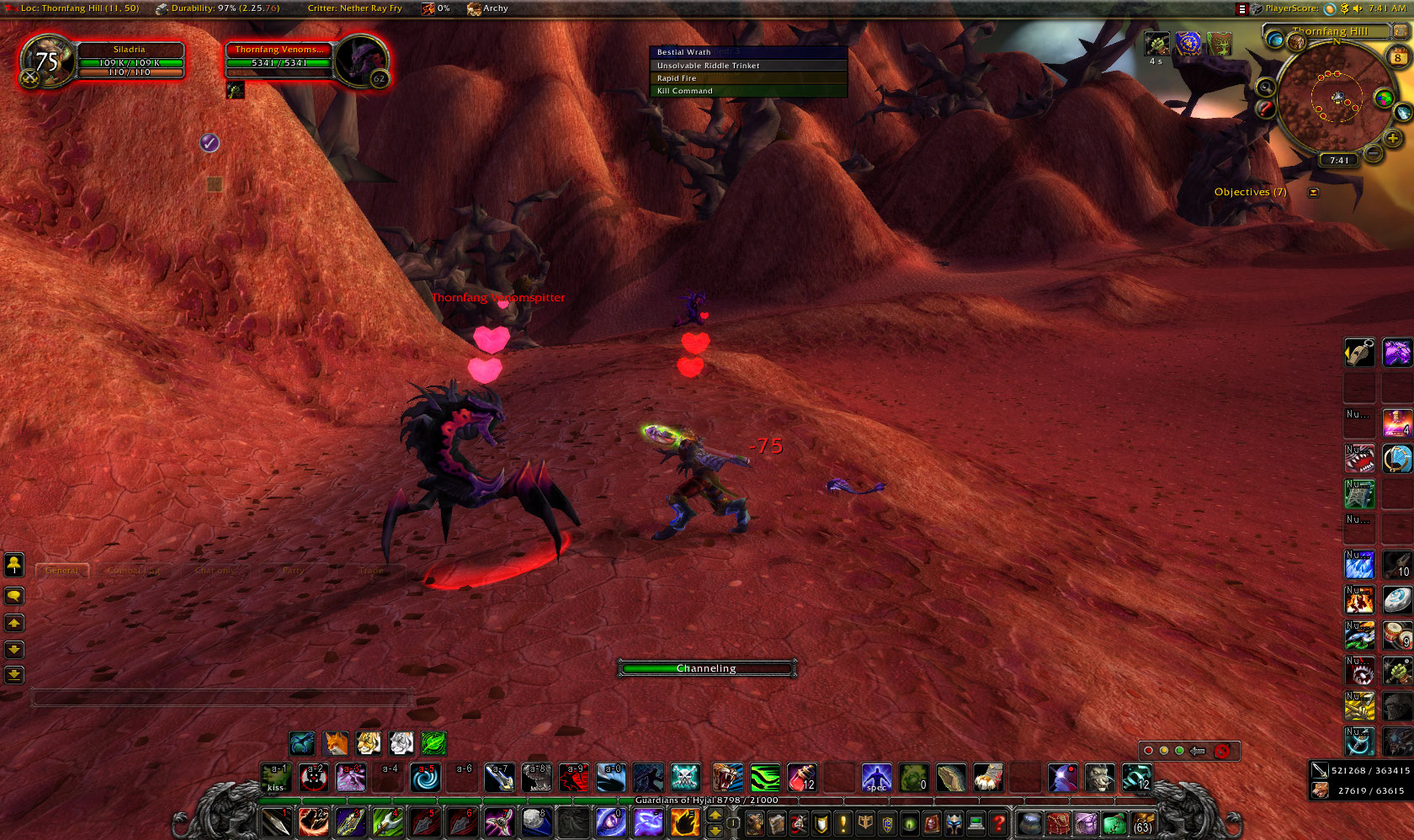Image resolution: width=1414 pixels, height=840 pixels.
Task: Select the fox pet stance icon
Action: click(x=335, y=743)
